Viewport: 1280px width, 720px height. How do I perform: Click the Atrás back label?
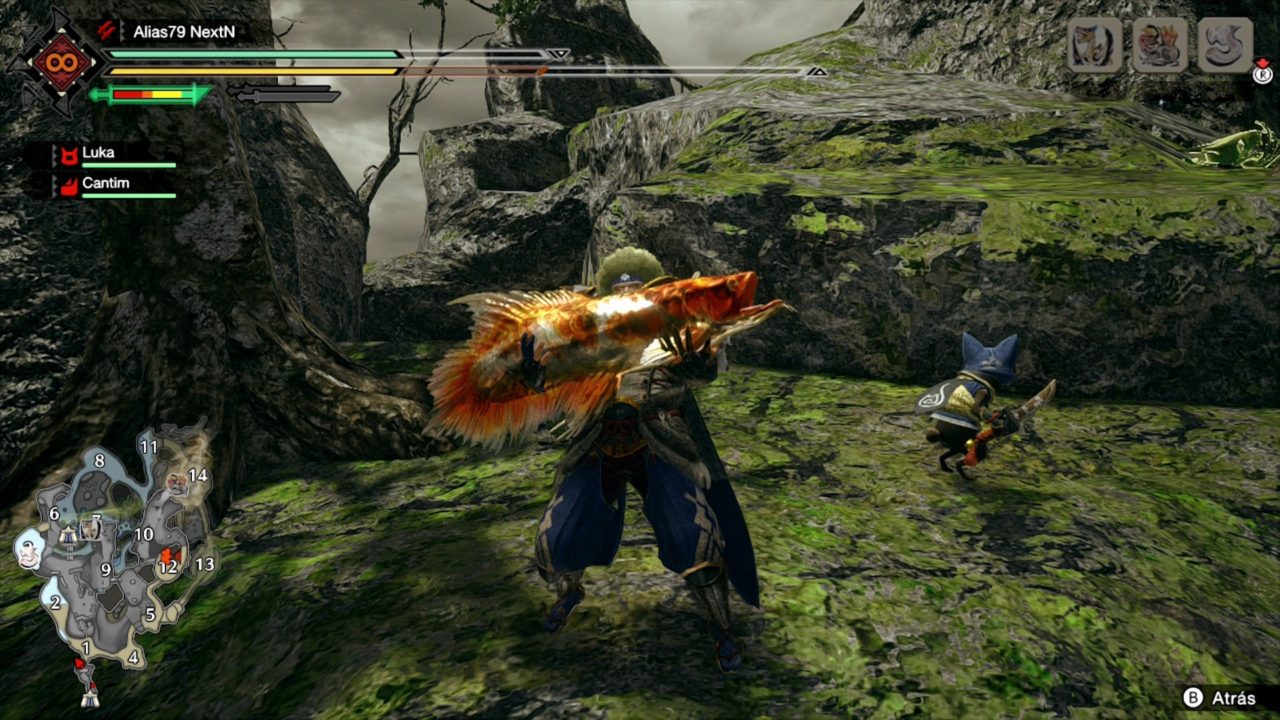(x=1231, y=698)
